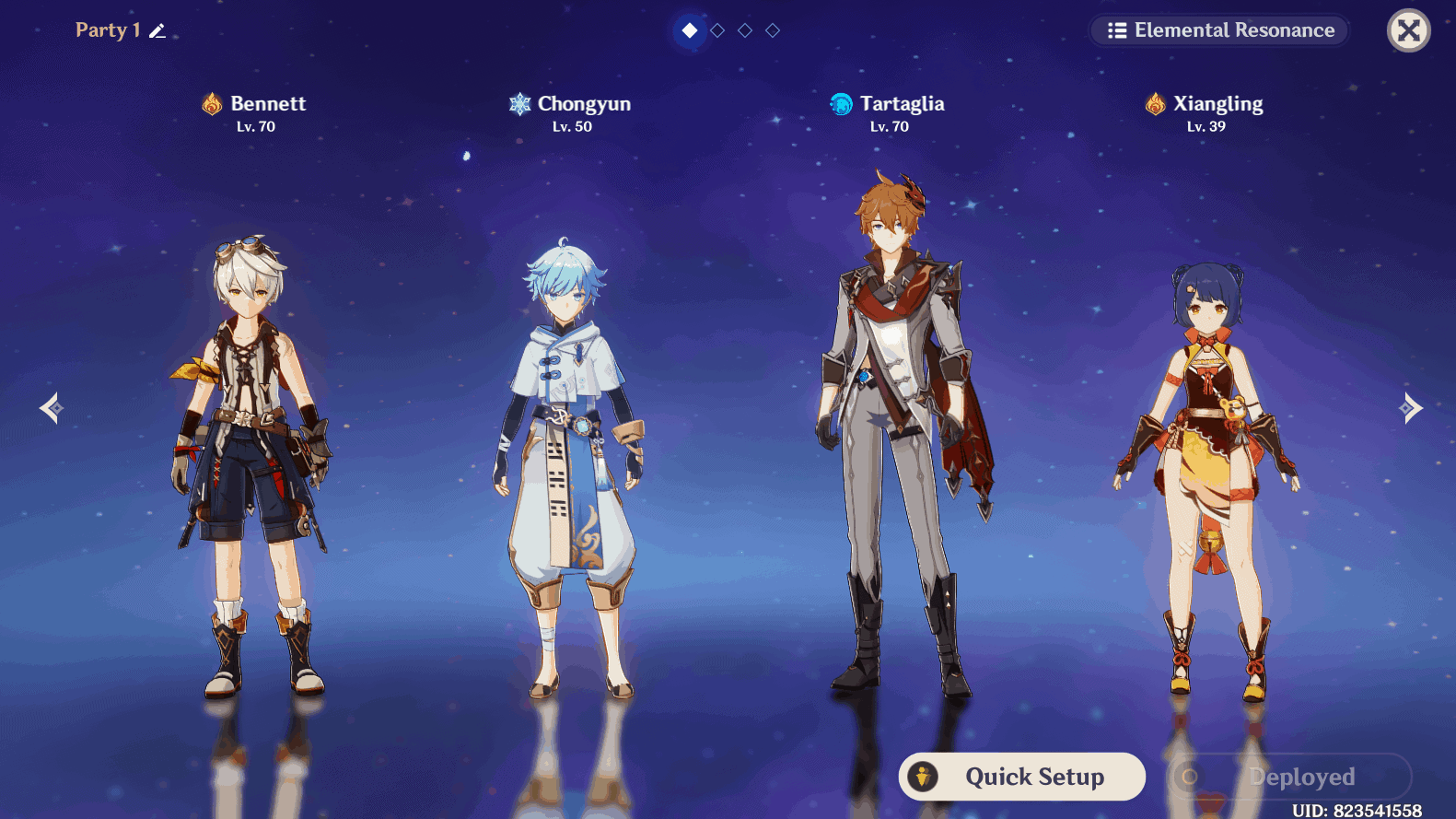Go to the previous party with the left arrow
The height and width of the screenshot is (819, 1456).
pyautogui.click(x=51, y=408)
